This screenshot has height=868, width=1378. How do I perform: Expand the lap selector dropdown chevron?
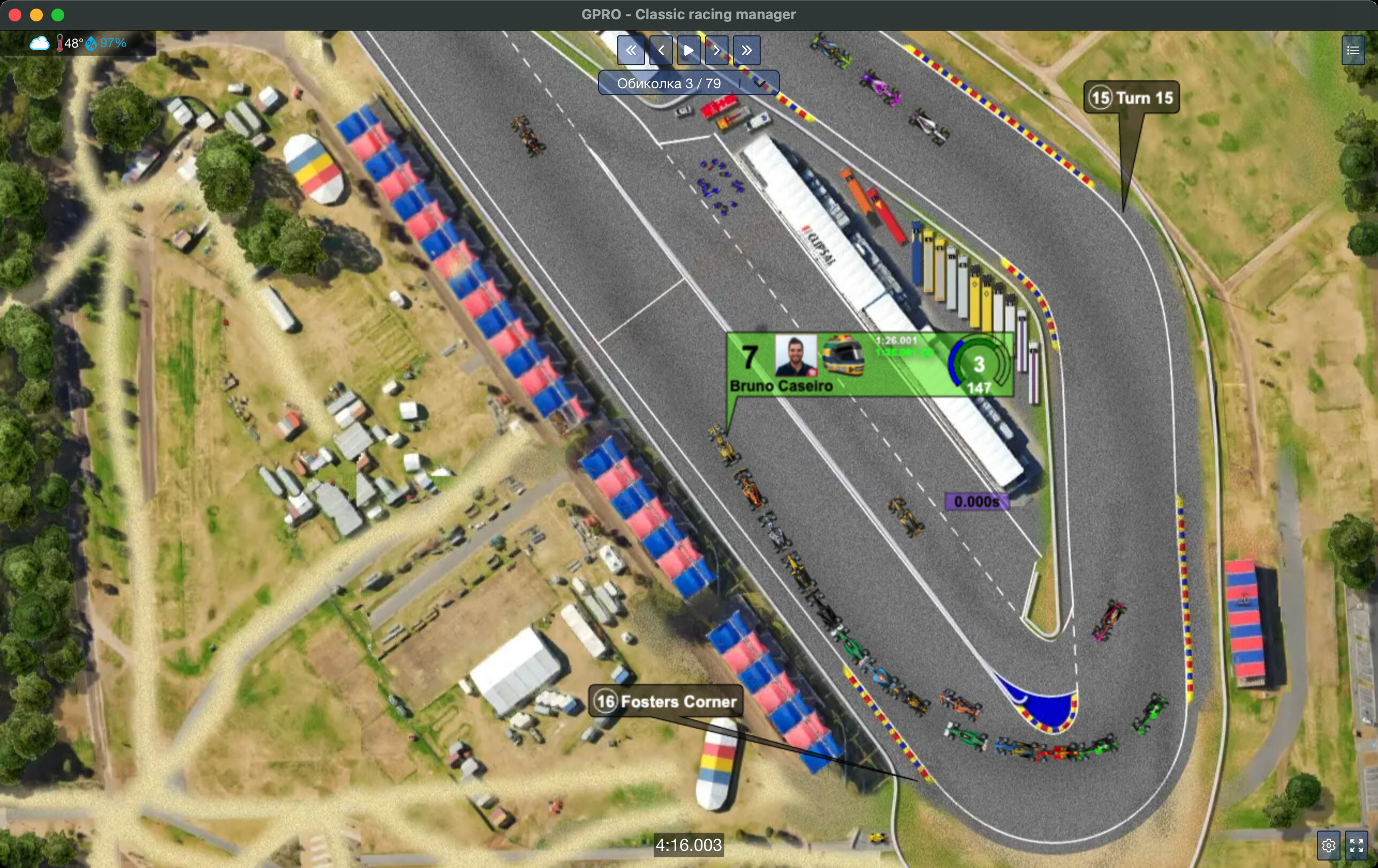point(761,83)
